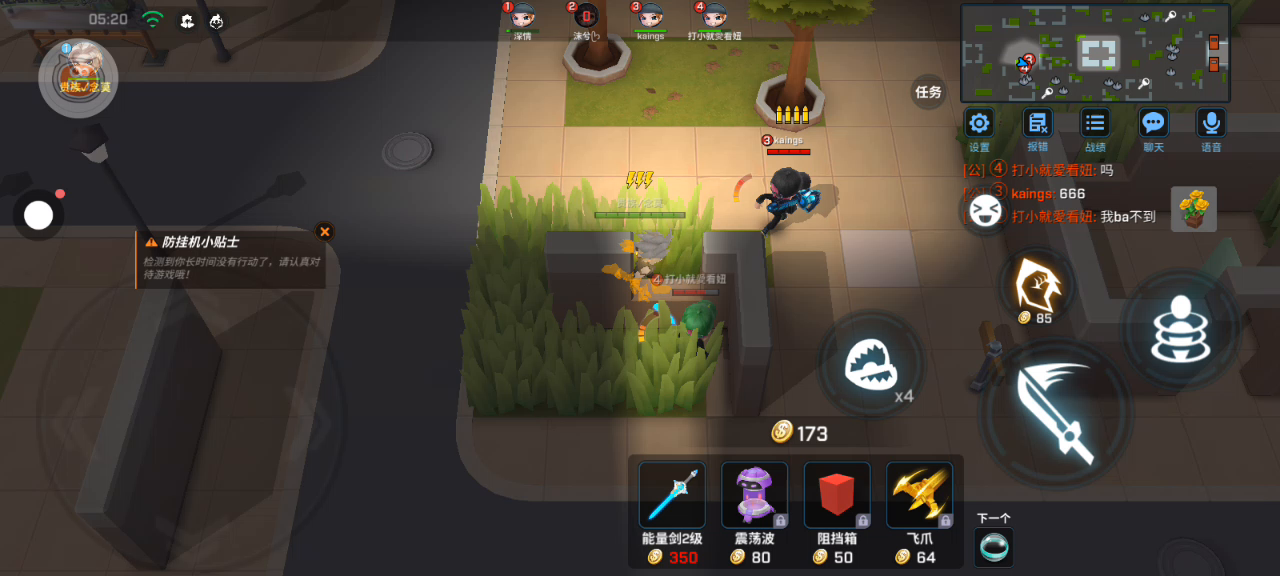1280x576 pixels.
Task: Activate the fist skill costing 85 coins
Action: (x=1036, y=285)
